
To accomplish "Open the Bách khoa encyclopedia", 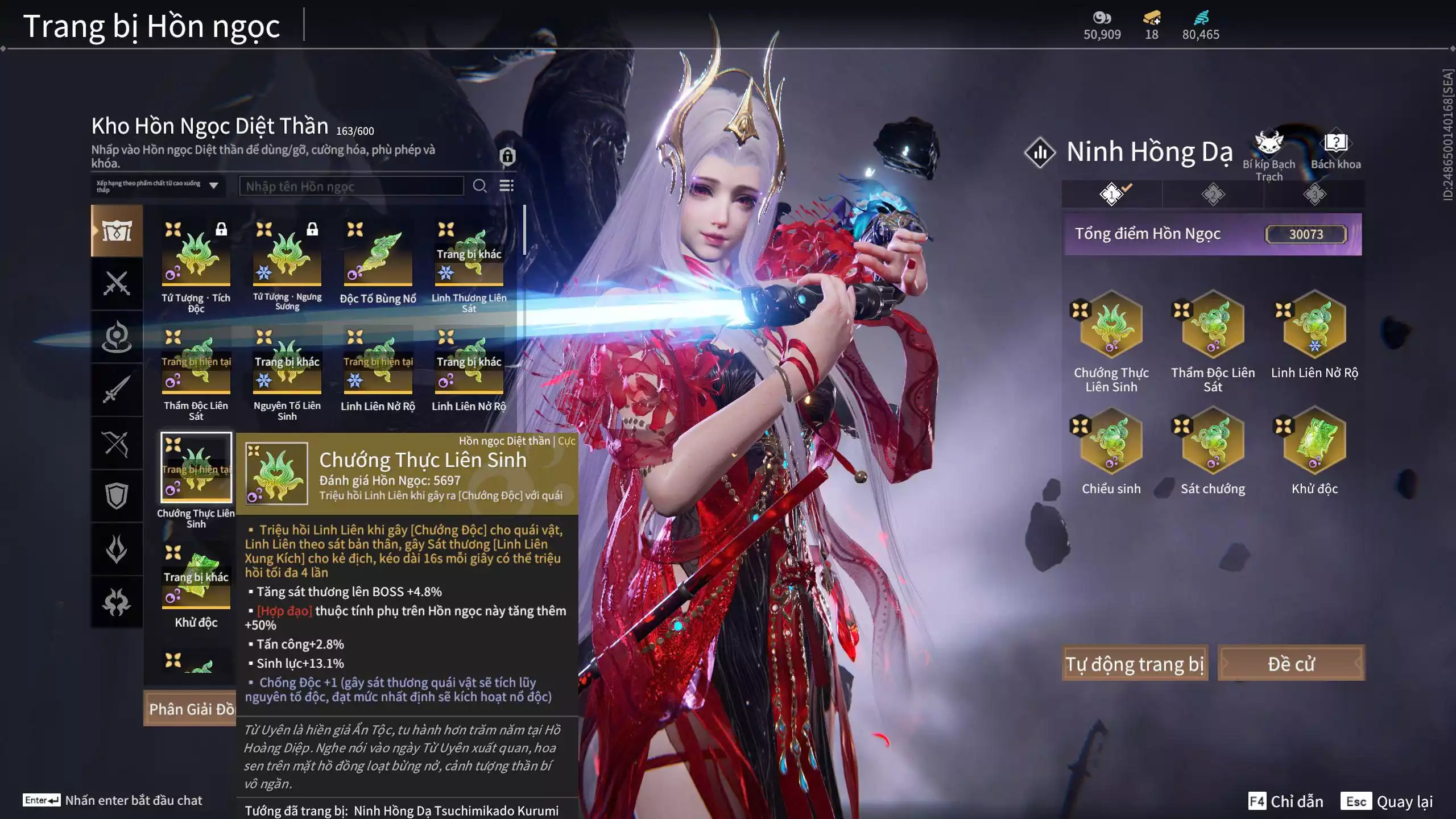I will (1335, 151).
